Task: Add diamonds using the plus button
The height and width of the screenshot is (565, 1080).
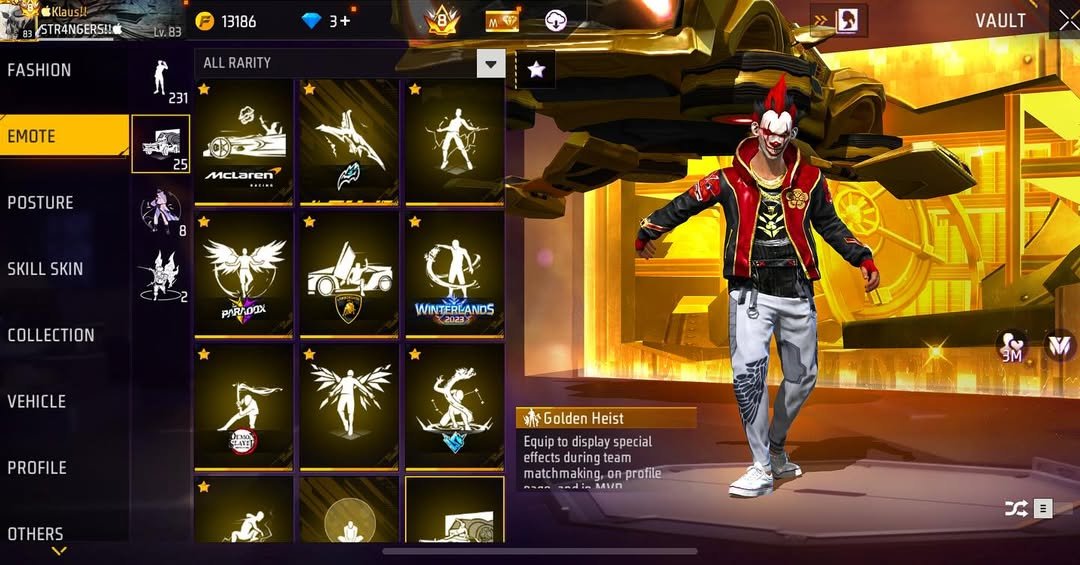Action: [345, 21]
